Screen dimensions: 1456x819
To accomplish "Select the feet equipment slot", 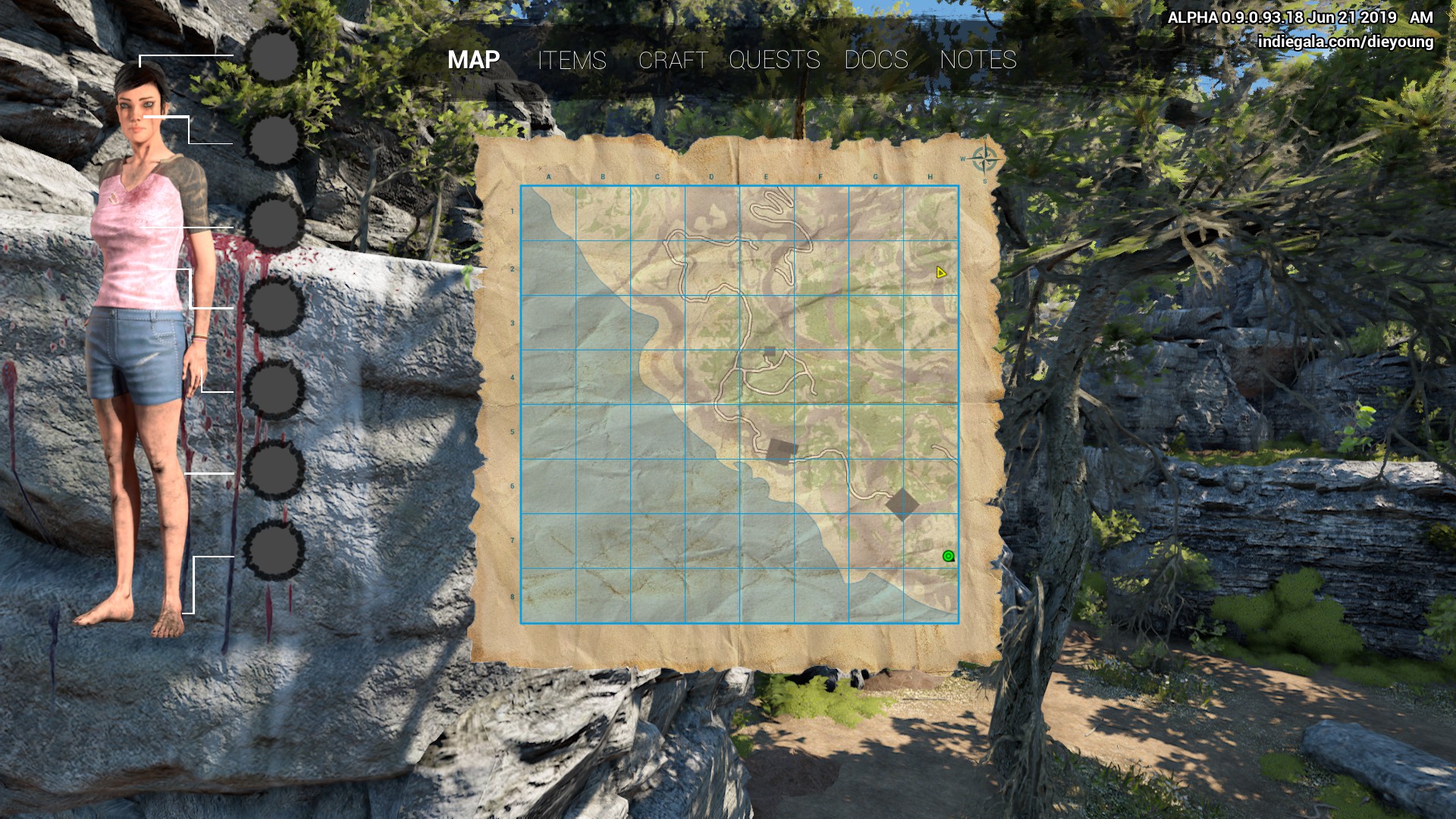I will coord(274,551).
